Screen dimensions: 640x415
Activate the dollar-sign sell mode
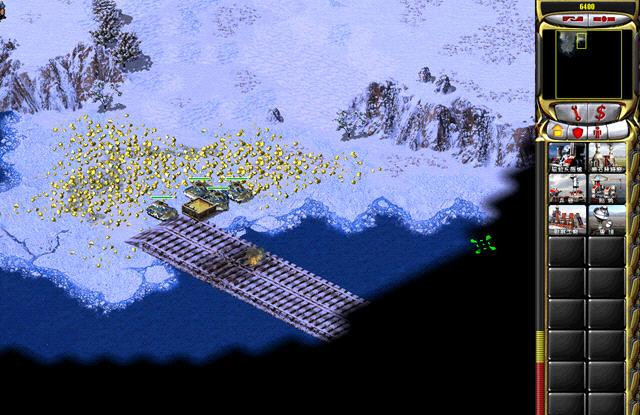tap(600, 111)
